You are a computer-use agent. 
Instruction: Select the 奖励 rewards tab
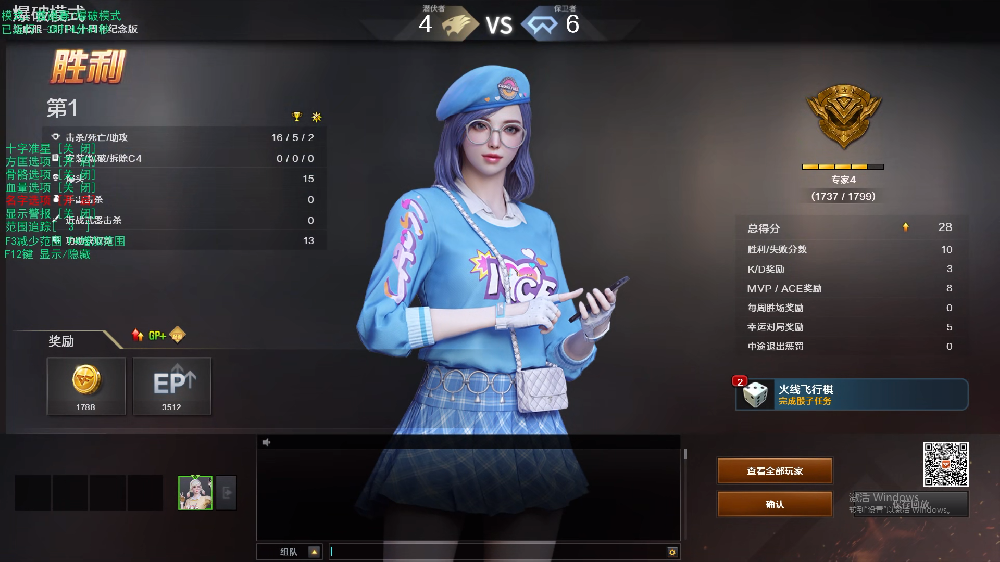click(61, 341)
